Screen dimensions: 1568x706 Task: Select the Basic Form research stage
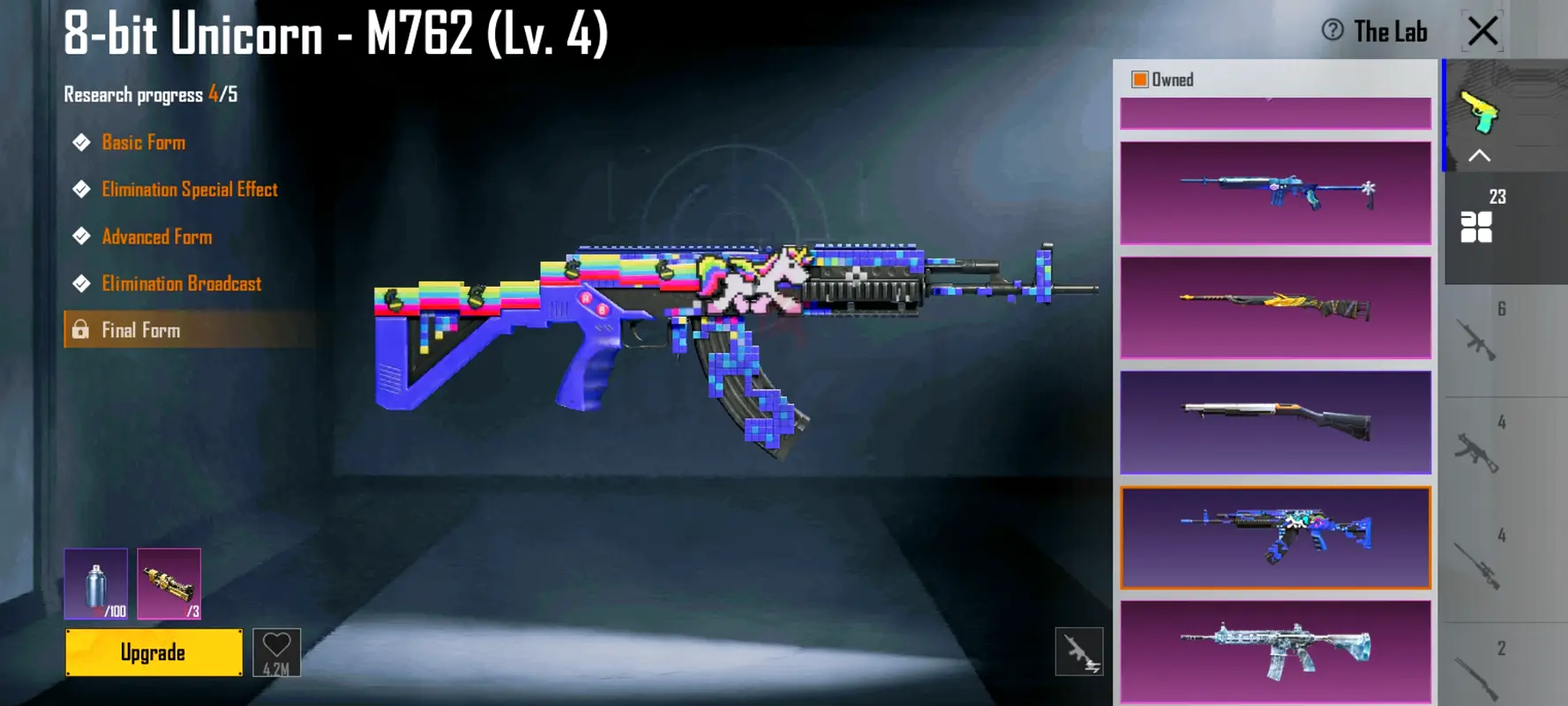(x=143, y=142)
